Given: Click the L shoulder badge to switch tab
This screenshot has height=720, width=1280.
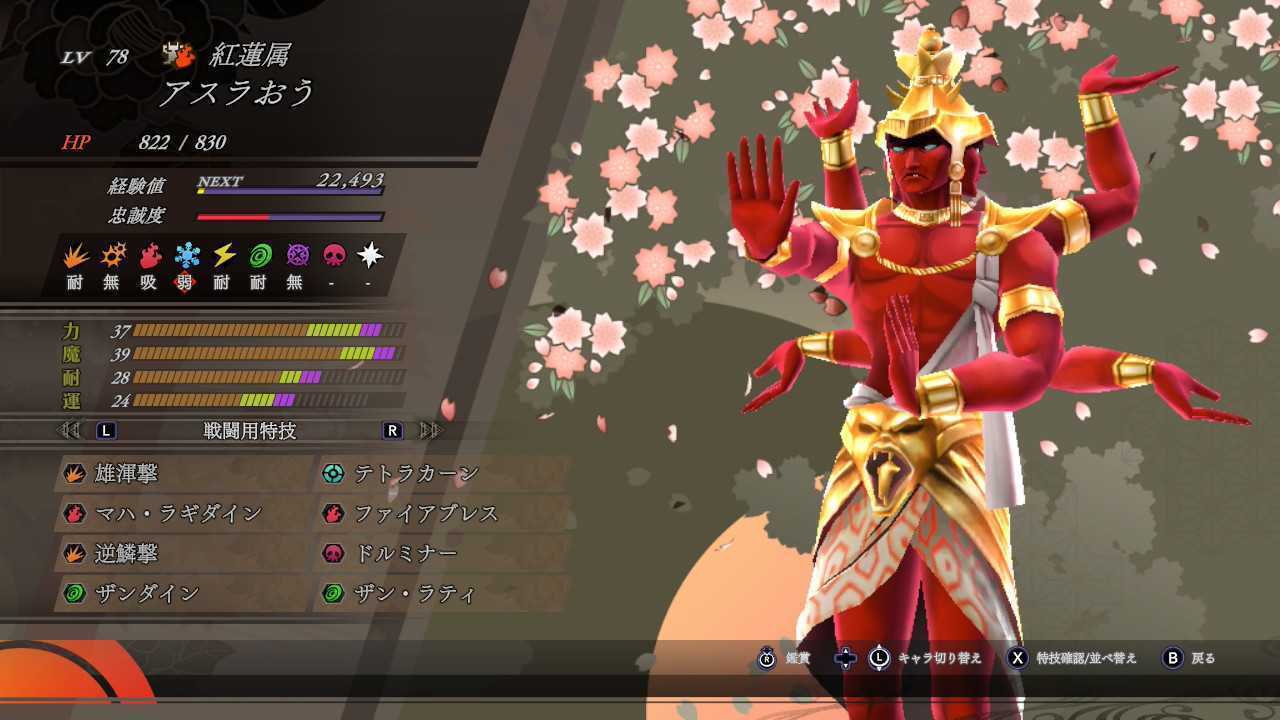Looking at the screenshot, I should [104, 430].
